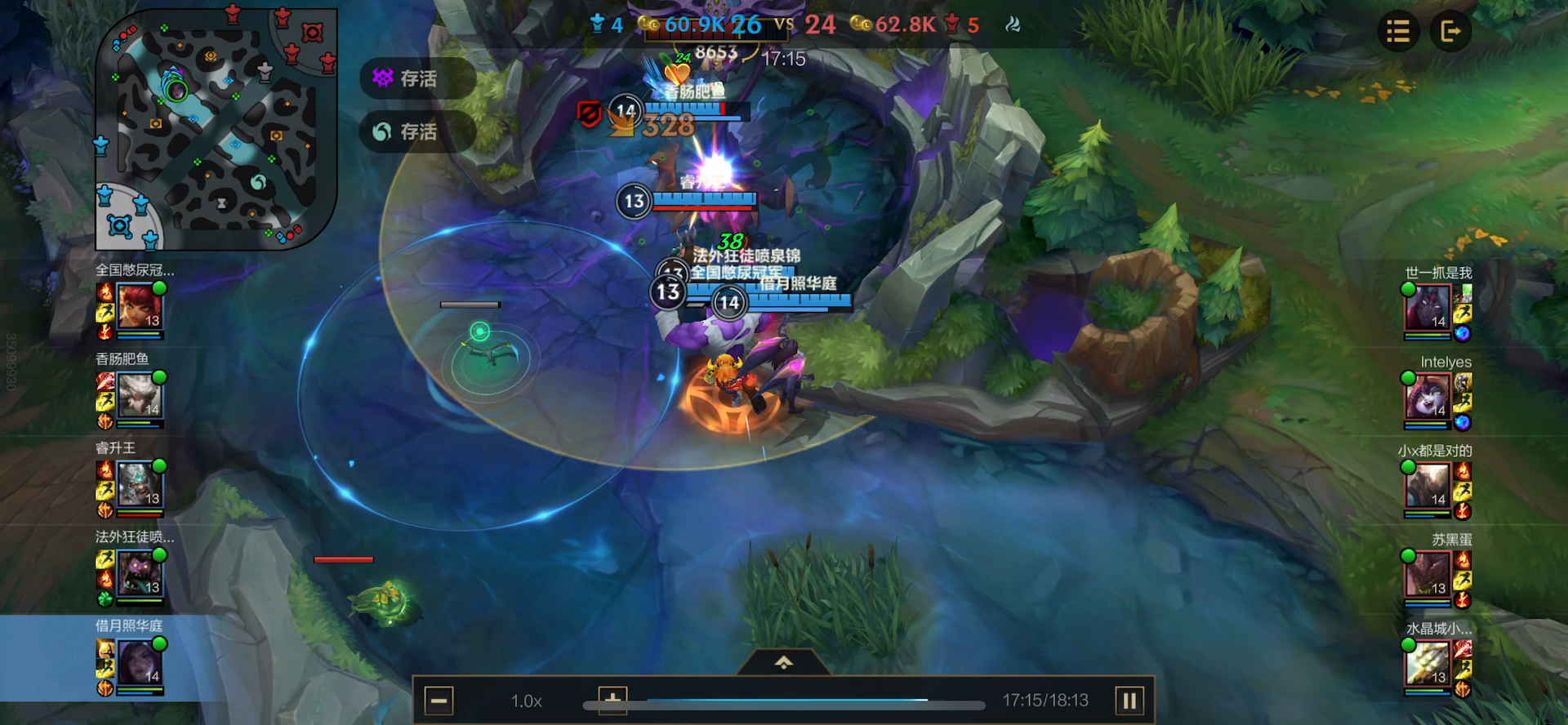Increase playback speed with plus button
1568x725 pixels.
[x=612, y=699]
